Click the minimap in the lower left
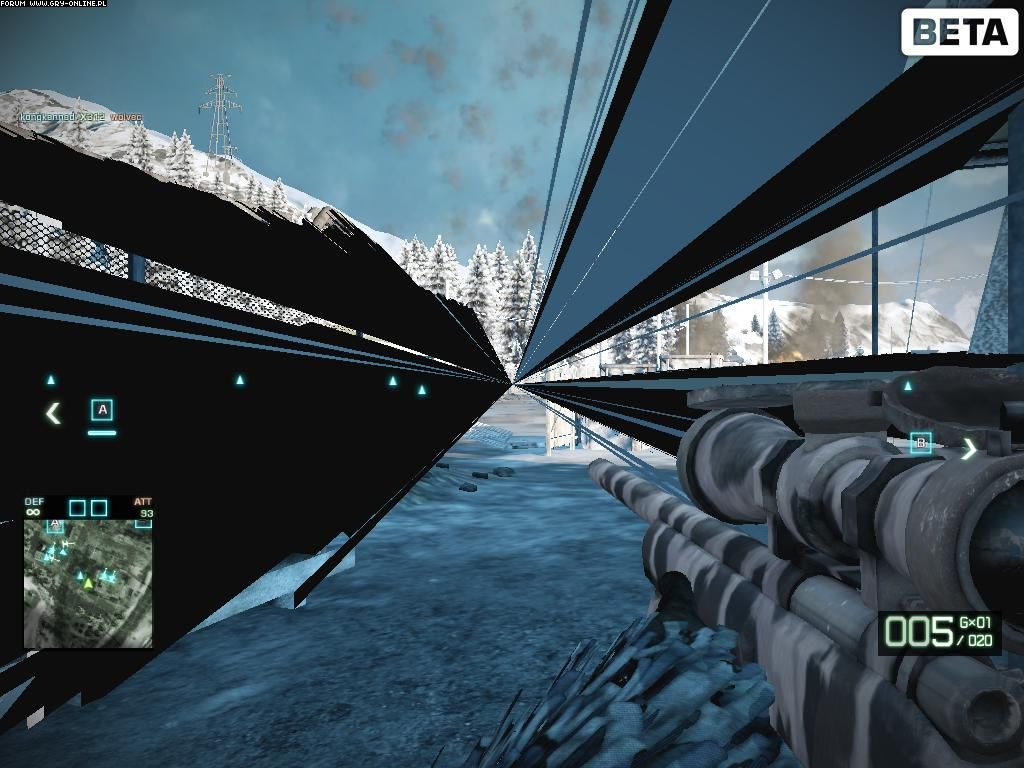The image size is (1024, 768). (x=88, y=582)
